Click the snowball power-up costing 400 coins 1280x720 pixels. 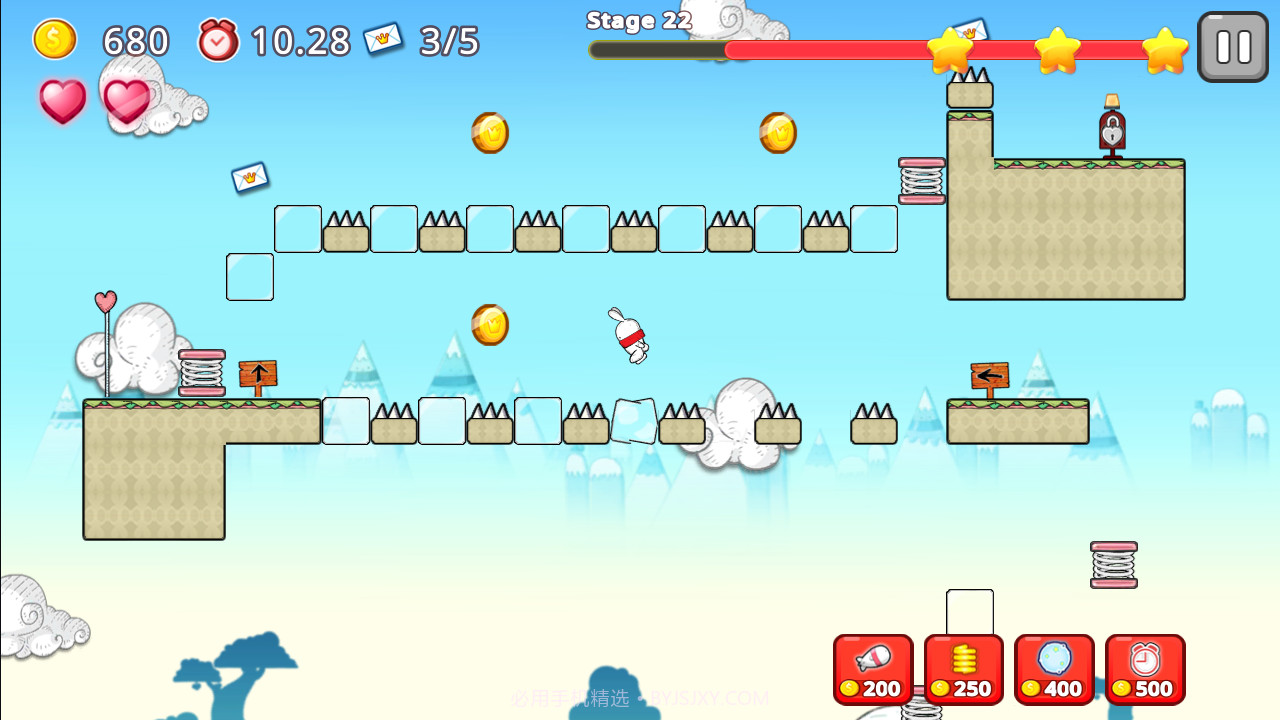[x=1054, y=668]
